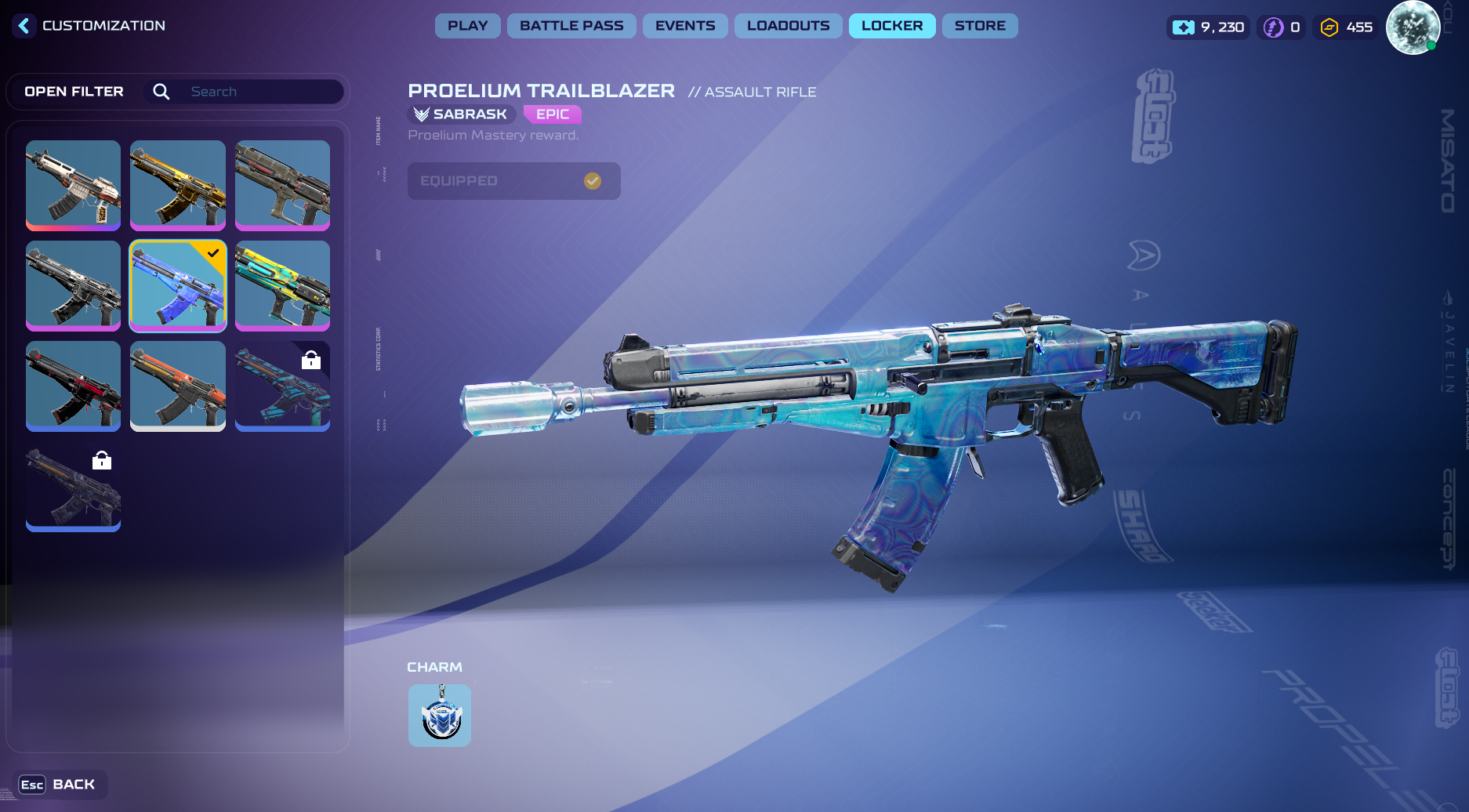Focus the skin search field
The image size is (1469, 812).
tap(259, 92)
